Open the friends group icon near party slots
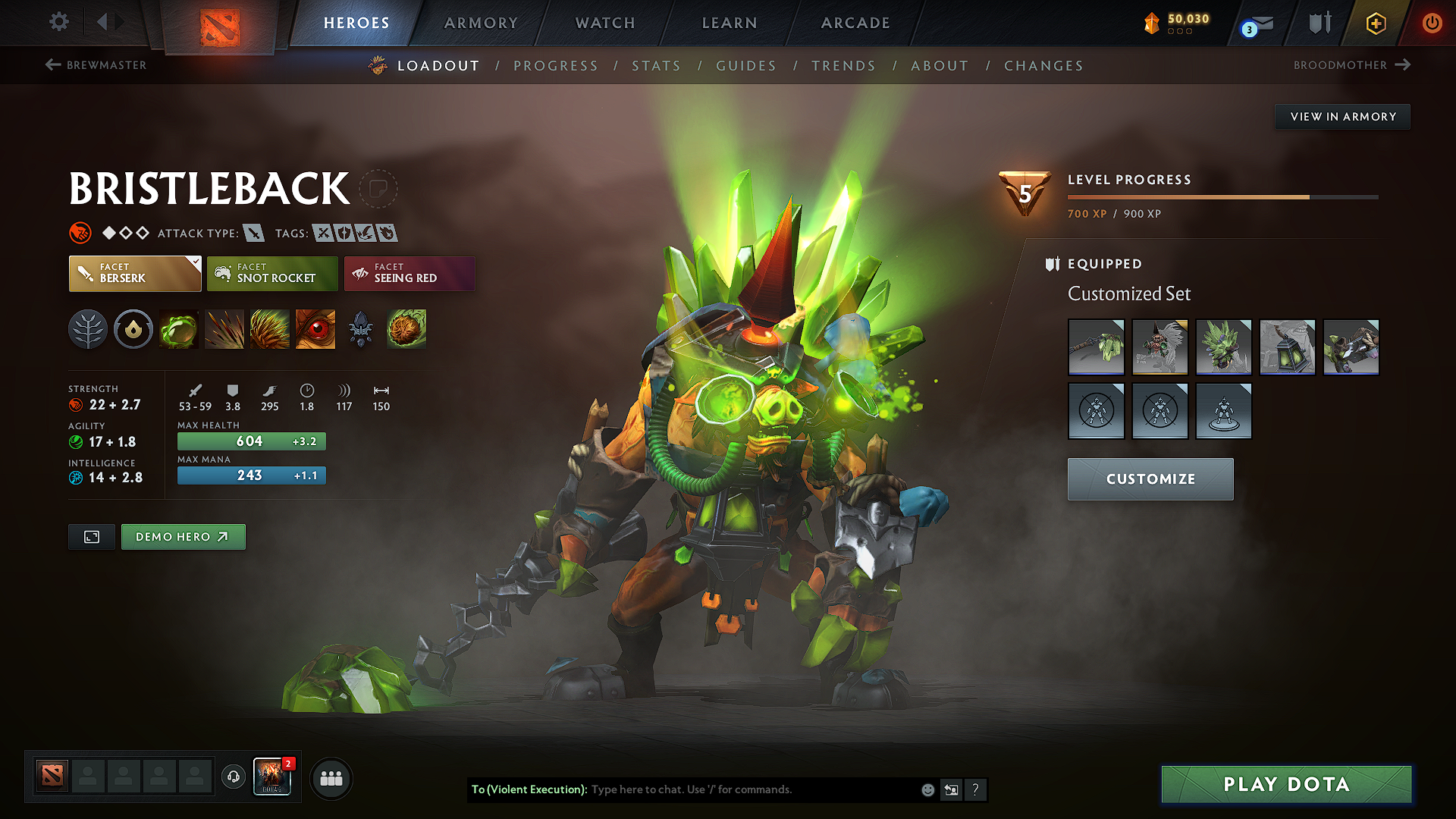The image size is (1456, 819). point(331,778)
